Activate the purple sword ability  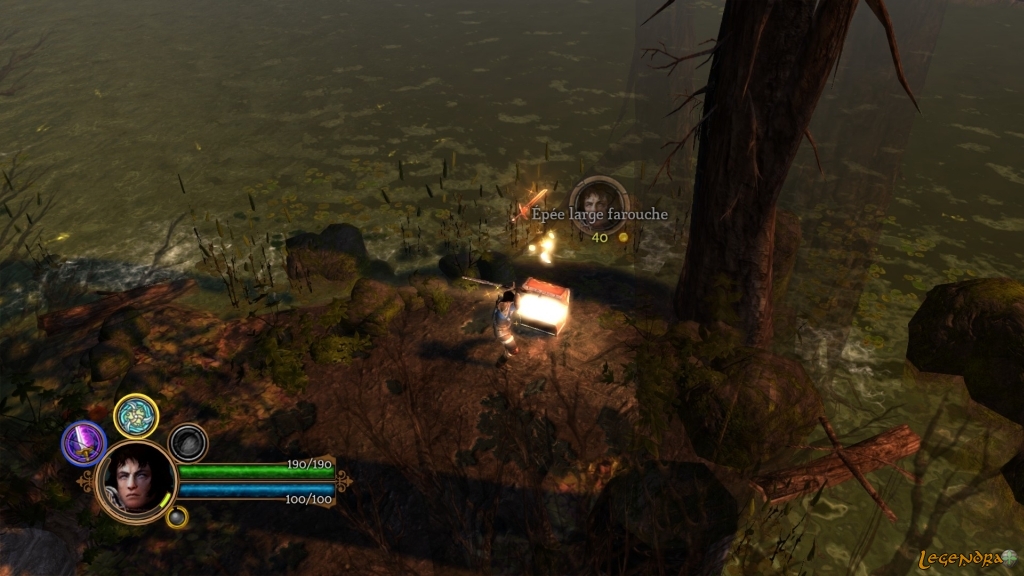click(x=84, y=443)
